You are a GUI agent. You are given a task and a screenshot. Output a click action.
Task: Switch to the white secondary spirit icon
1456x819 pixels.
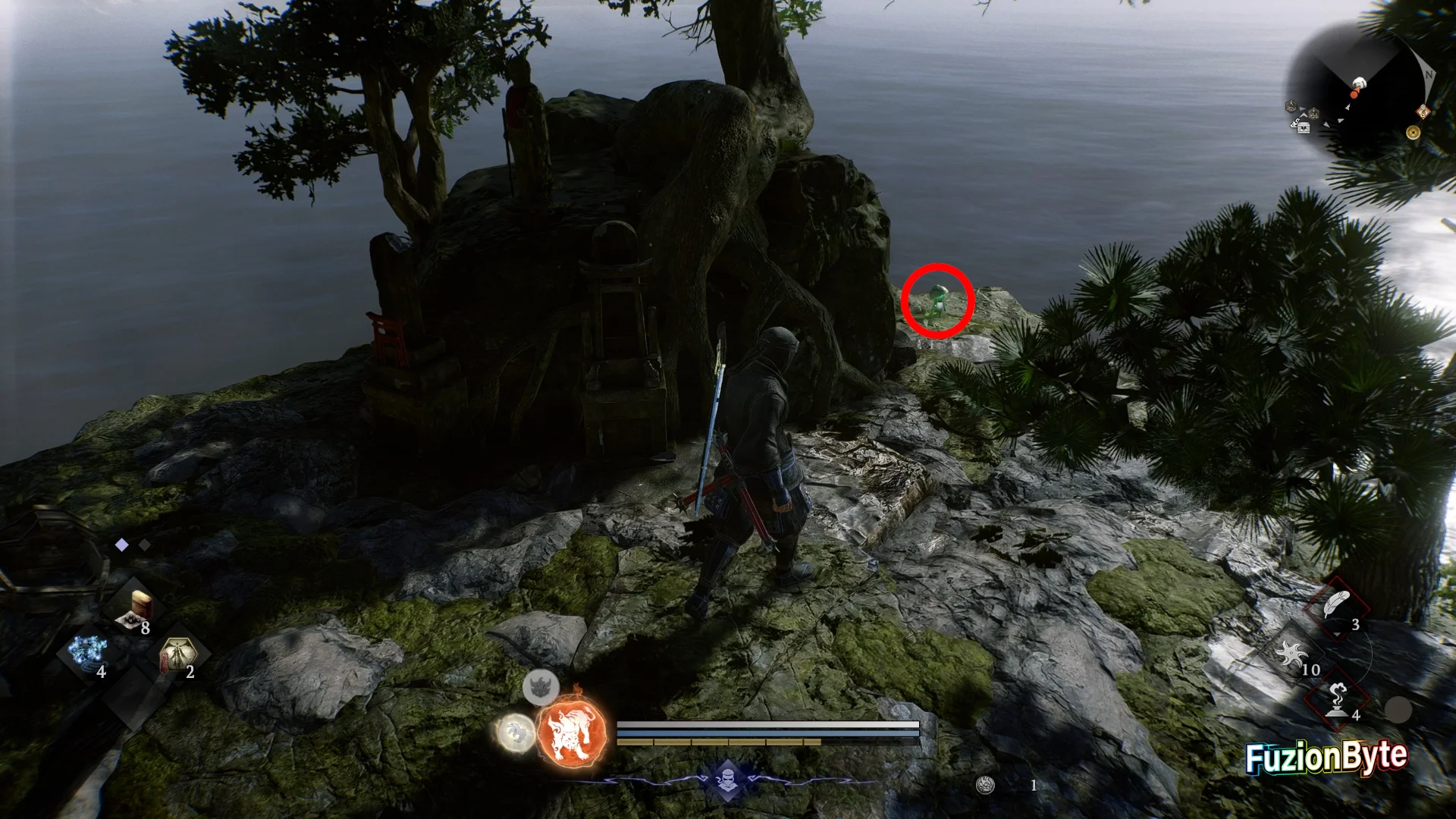coord(516,733)
